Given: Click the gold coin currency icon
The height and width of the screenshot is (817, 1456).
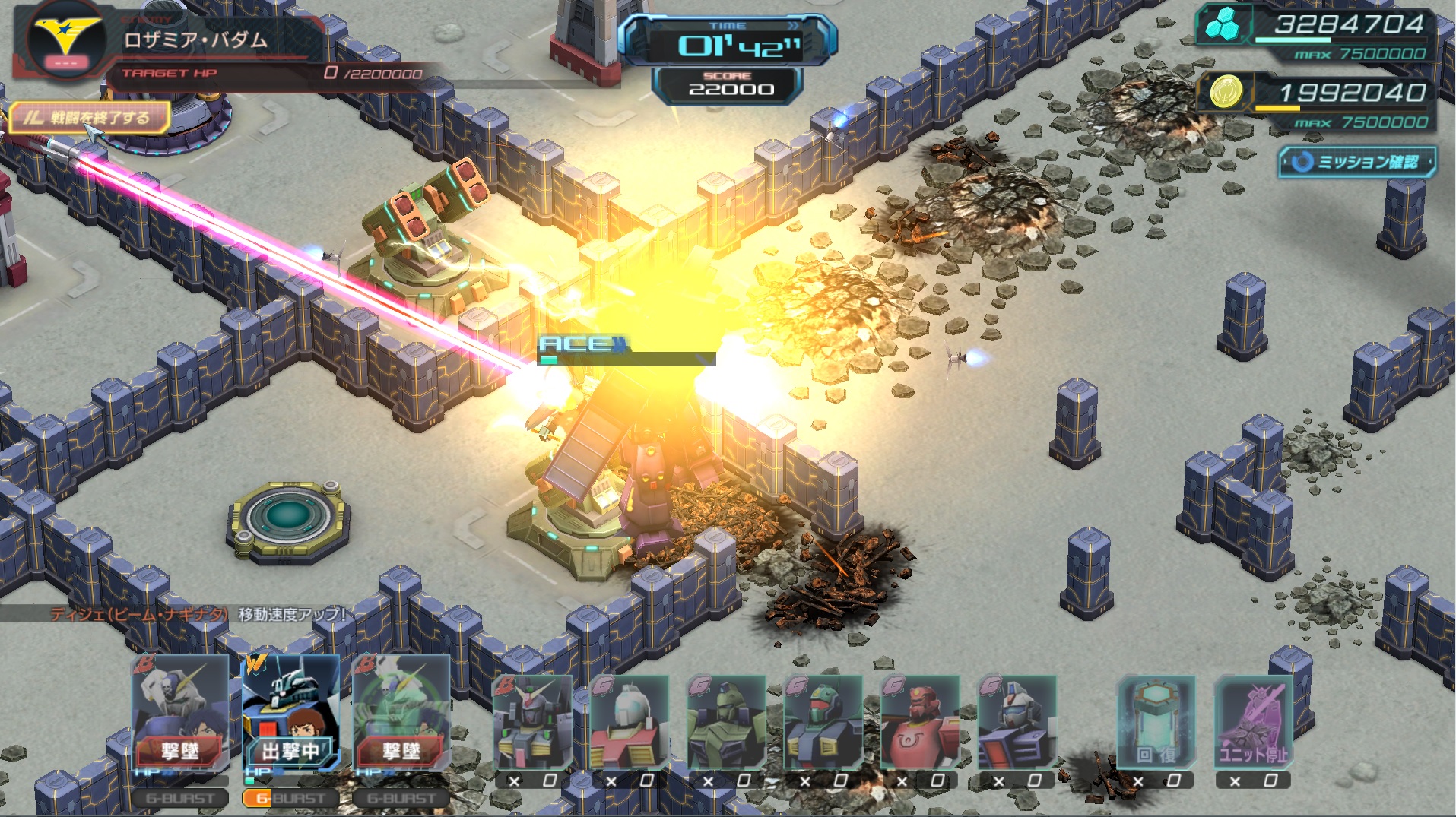Looking at the screenshot, I should point(1225,93).
